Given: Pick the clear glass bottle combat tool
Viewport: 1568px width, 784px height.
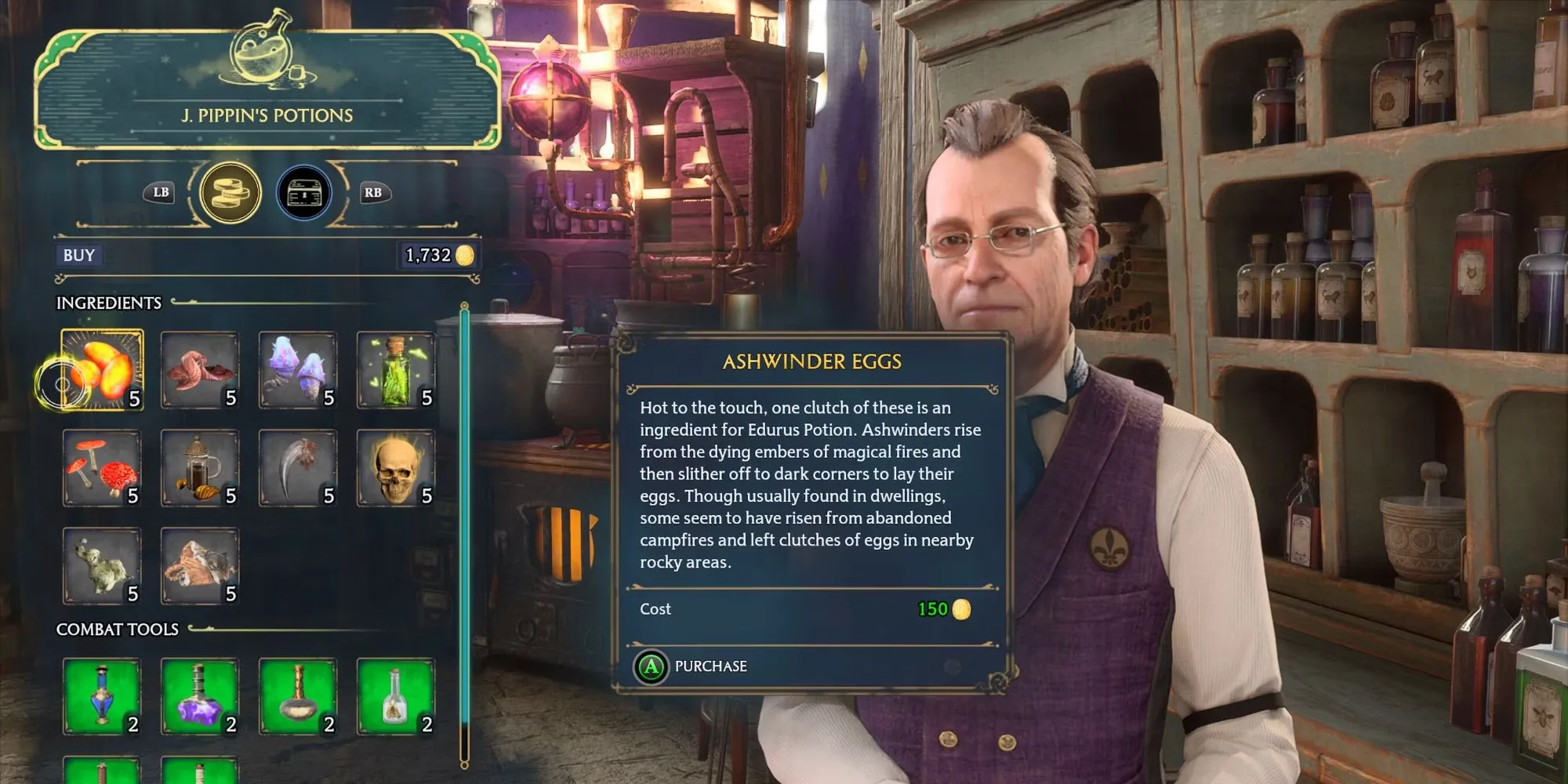Looking at the screenshot, I should point(396,696).
